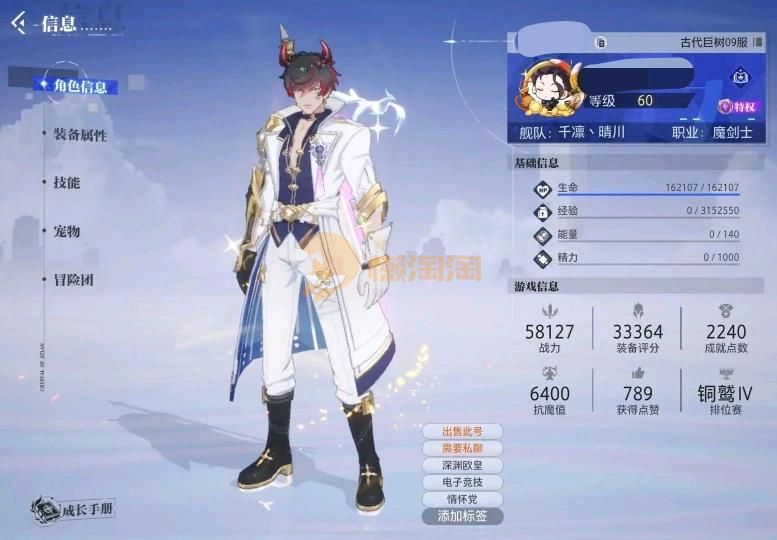This screenshot has width=777, height=540.
Task: Click the 出售此号 tag
Action: 462,432
